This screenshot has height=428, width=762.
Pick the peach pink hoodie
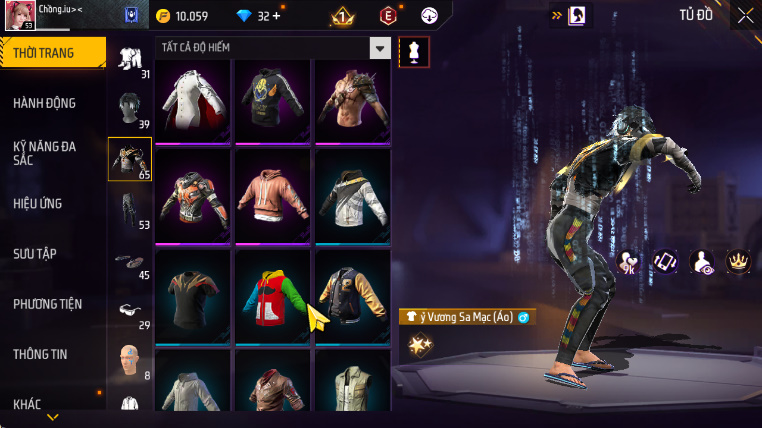click(272, 195)
